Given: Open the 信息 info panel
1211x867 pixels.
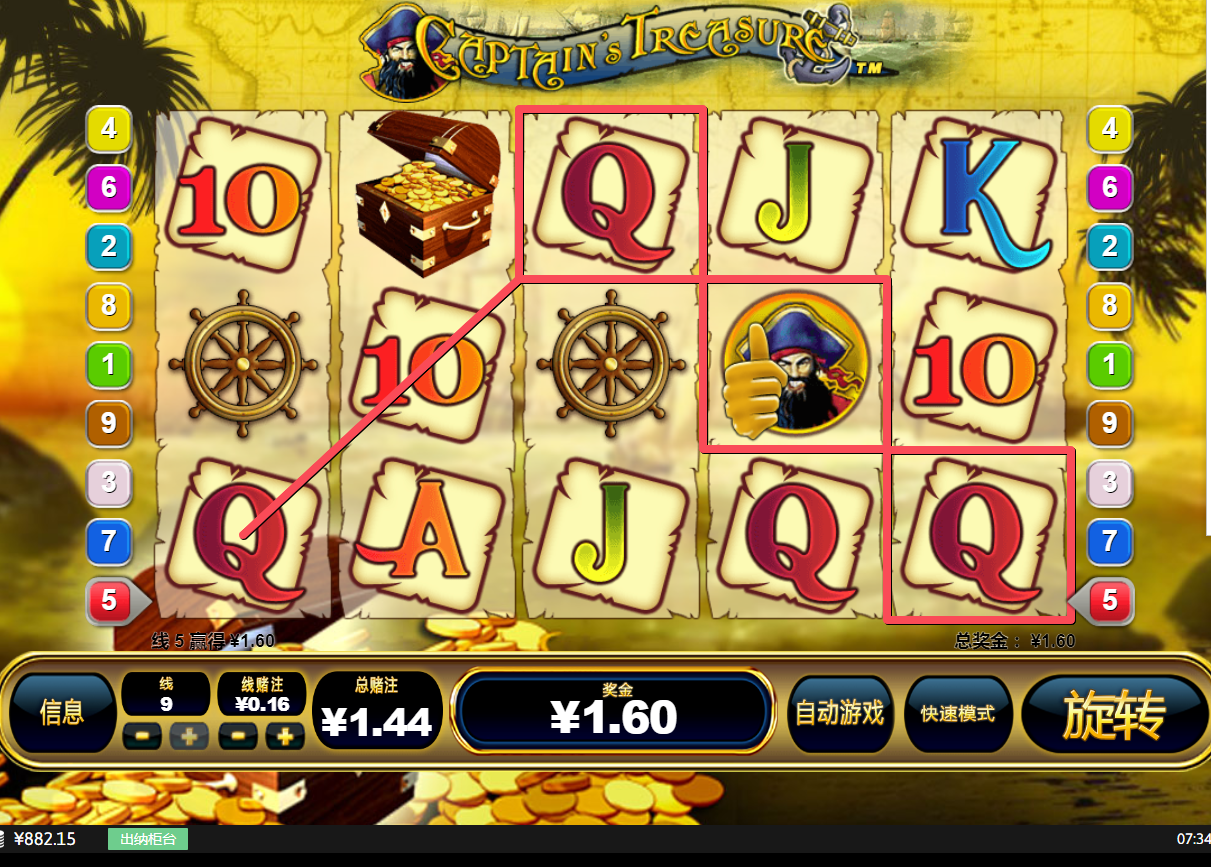Looking at the screenshot, I should (62, 712).
